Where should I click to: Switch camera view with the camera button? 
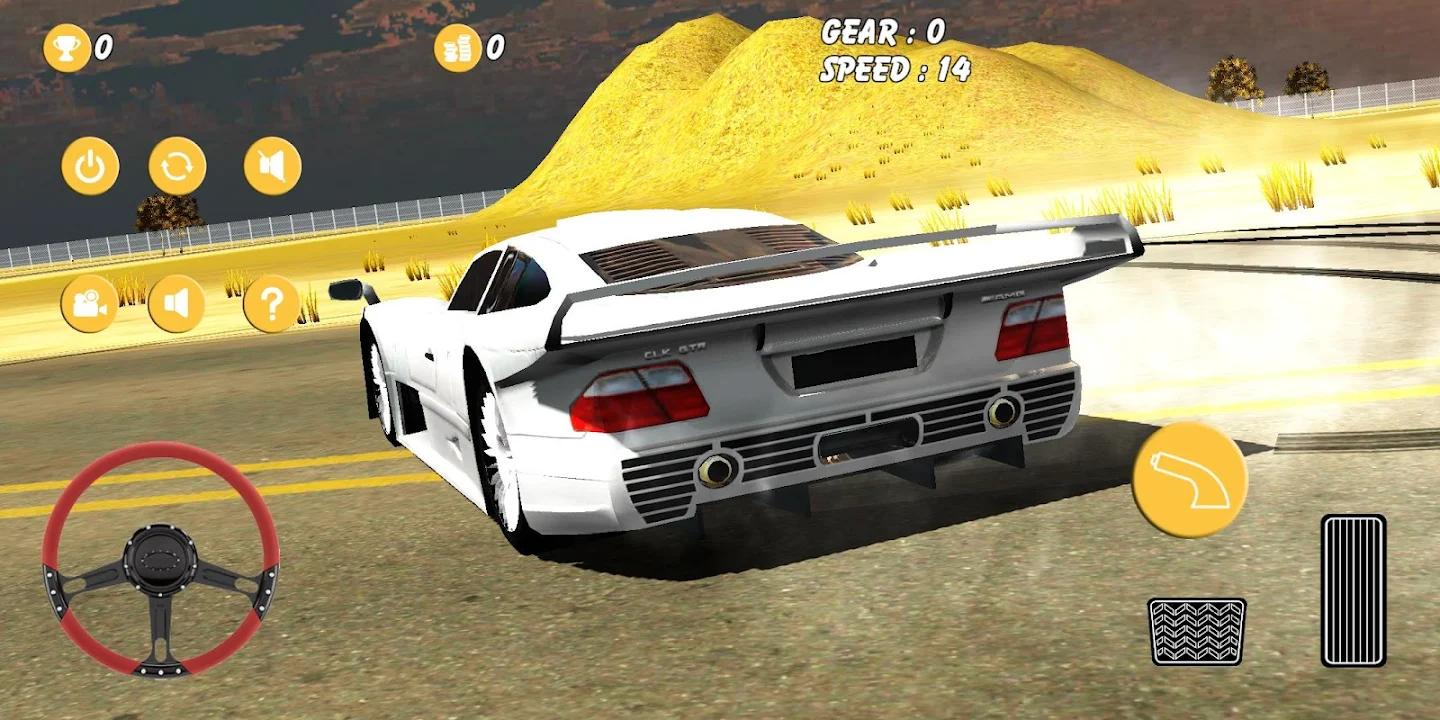point(90,304)
